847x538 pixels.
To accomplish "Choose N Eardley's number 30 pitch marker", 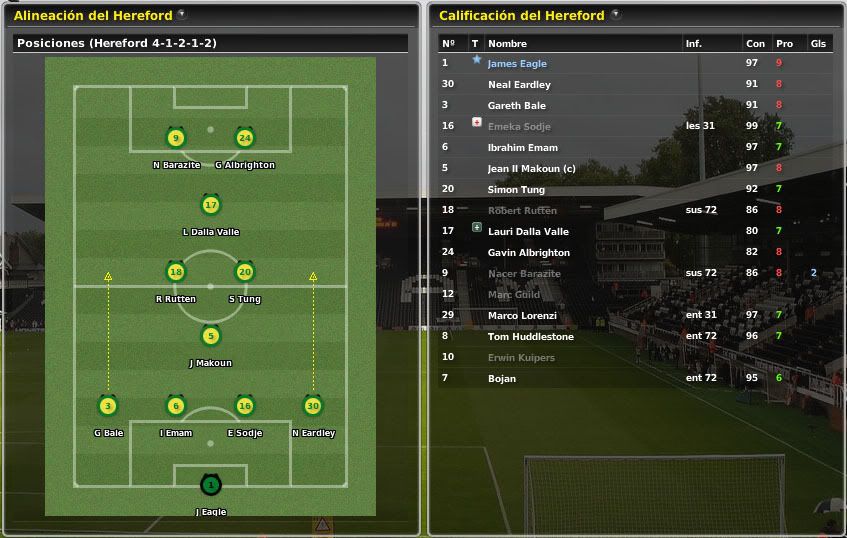I will tap(313, 406).
